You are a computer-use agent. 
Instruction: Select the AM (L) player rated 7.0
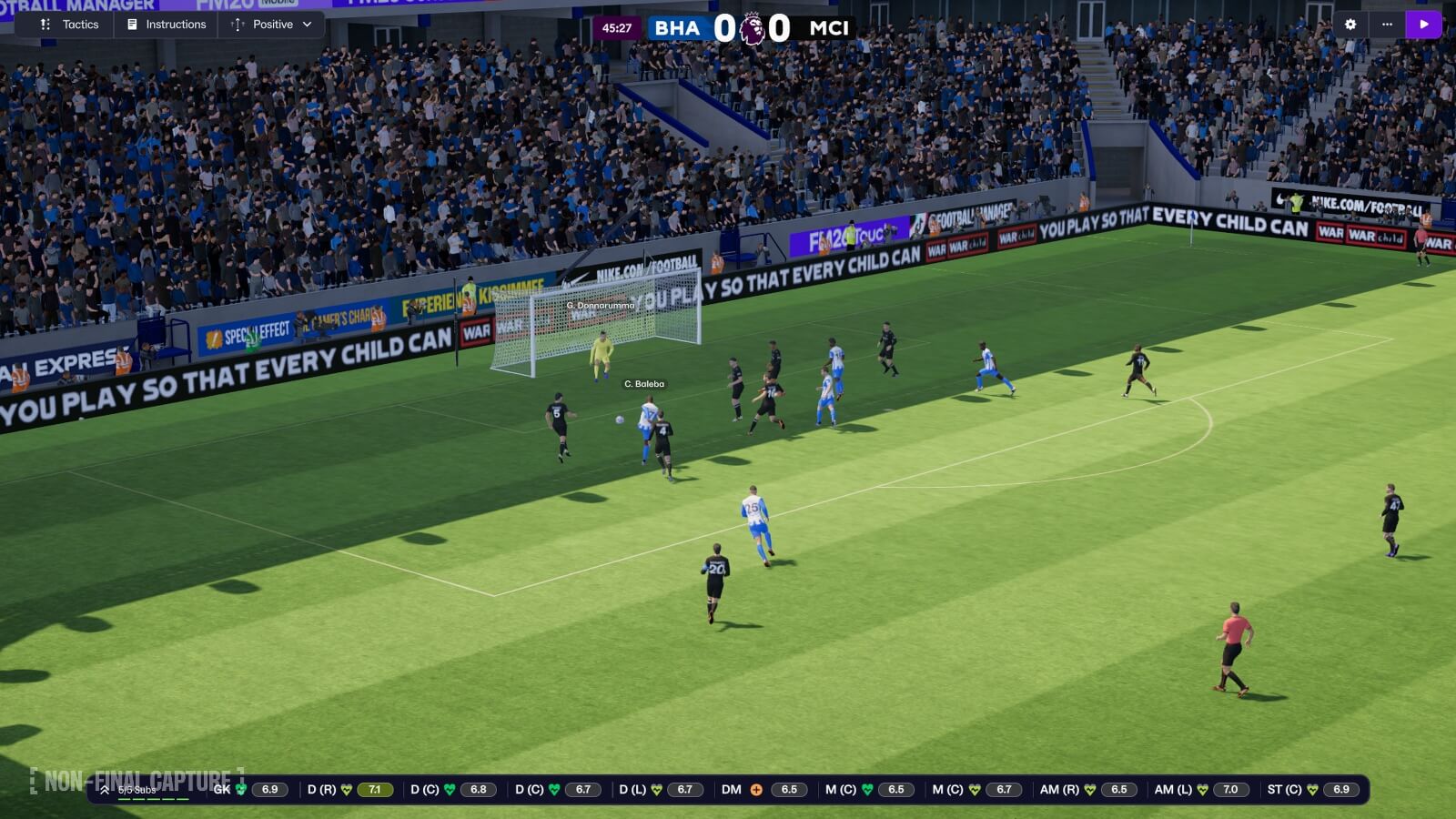[x=1229, y=790]
